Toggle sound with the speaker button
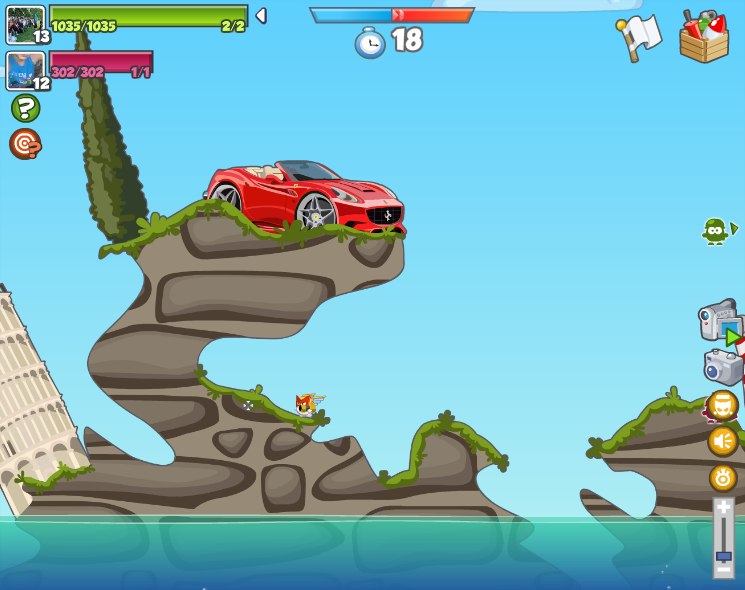745x590 pixels. point(723,441)
